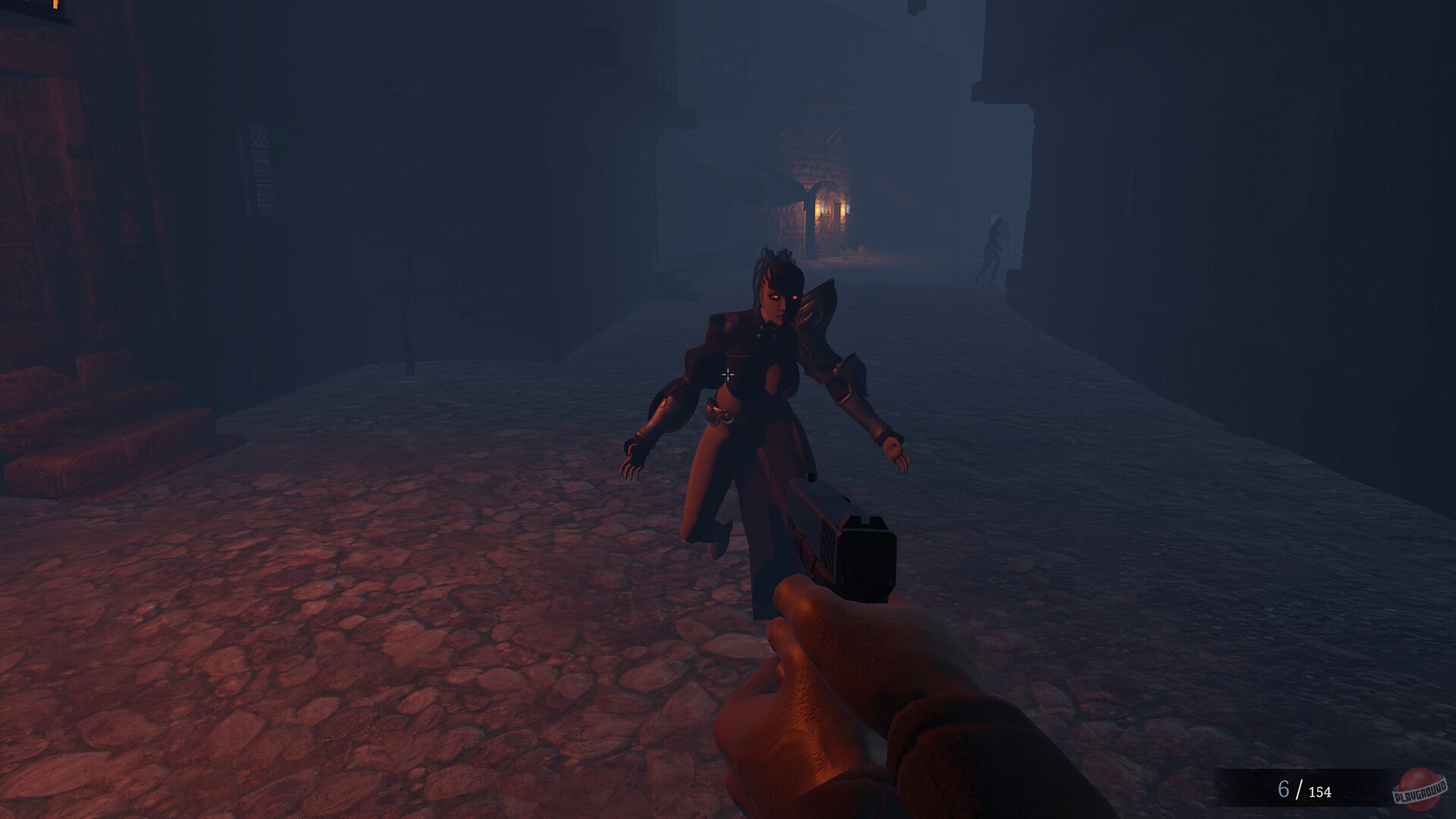Click the crosshair at screen center
Screen dimensions: 1456x819
pyautogui.click(x=728, y=373)
